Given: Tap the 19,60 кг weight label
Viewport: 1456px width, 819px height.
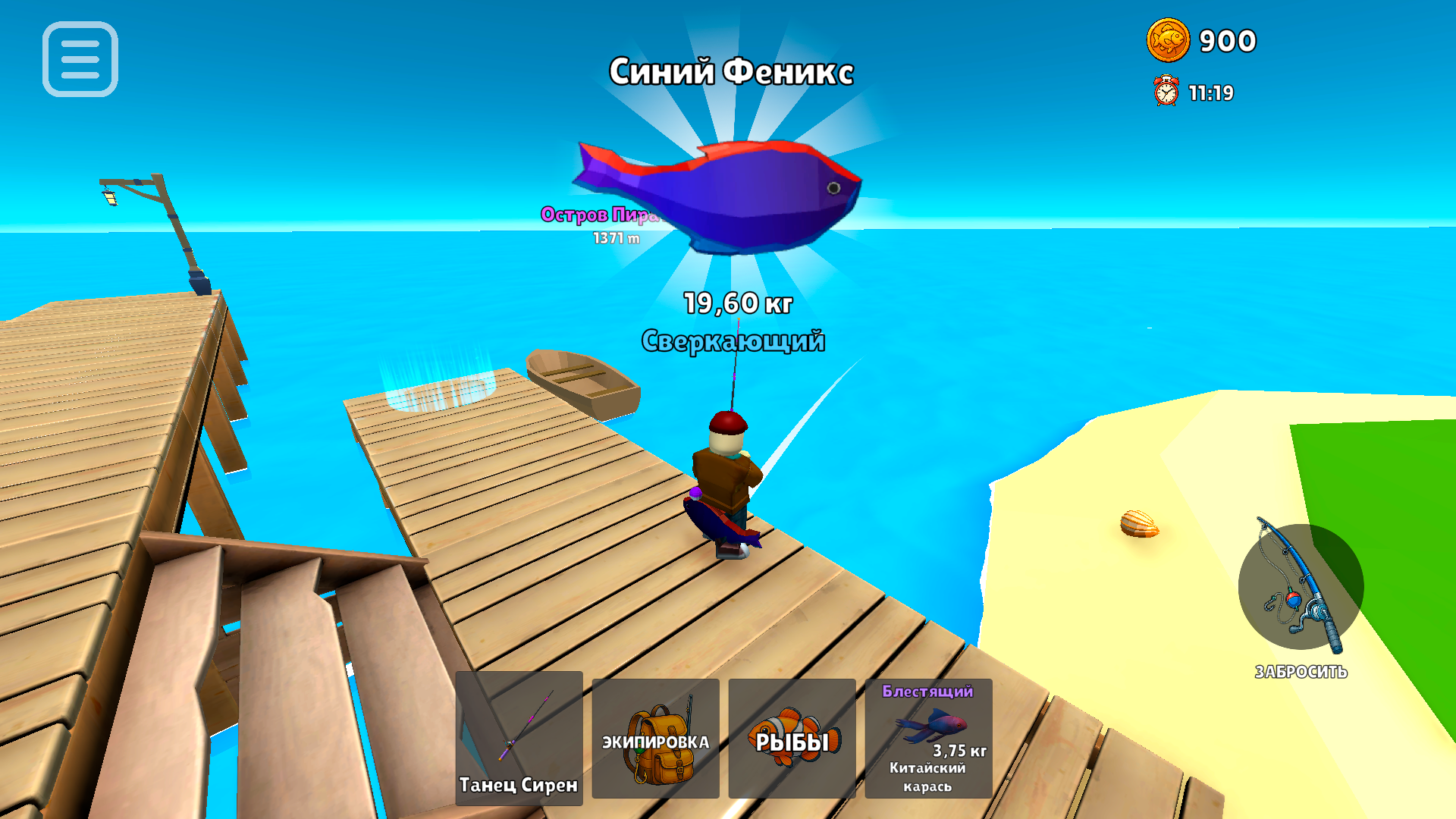Looking at the screenshot, I should pyautogui.click(x=738, y=303).
